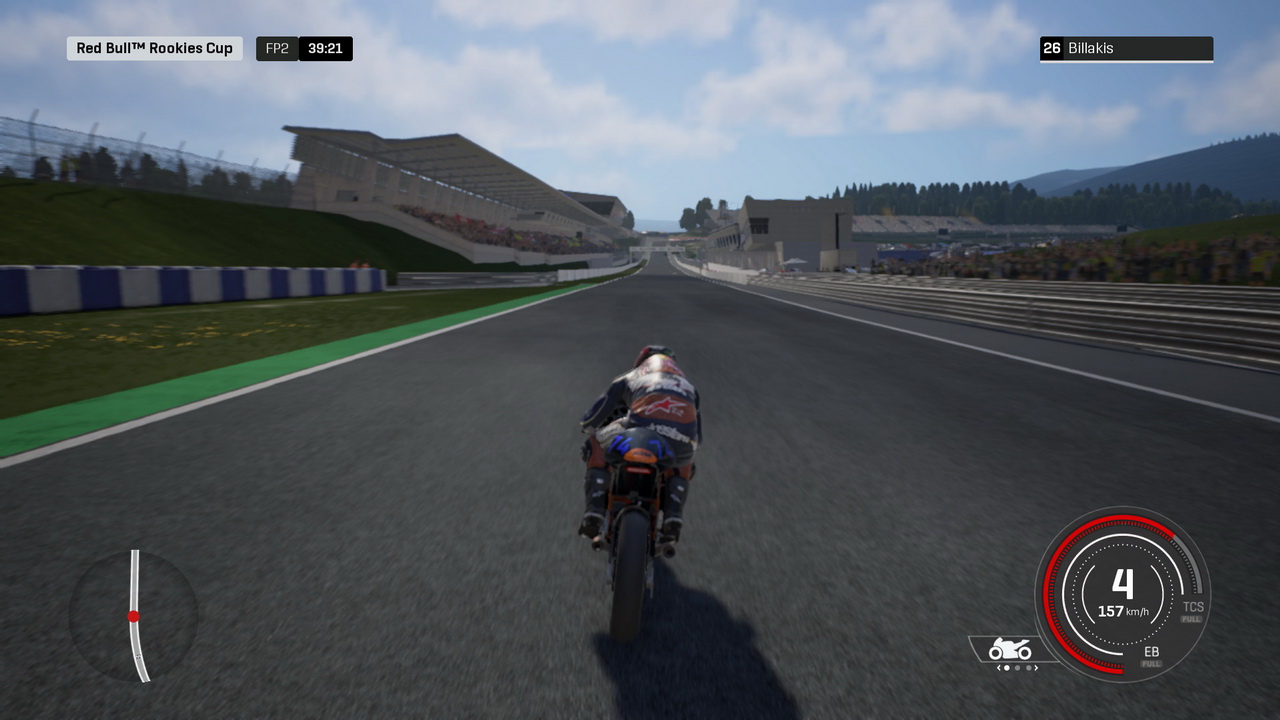Select the Billakis rider name panel
The image size is (1280, 720).
pyautogui.click(x=1126, y=48)
